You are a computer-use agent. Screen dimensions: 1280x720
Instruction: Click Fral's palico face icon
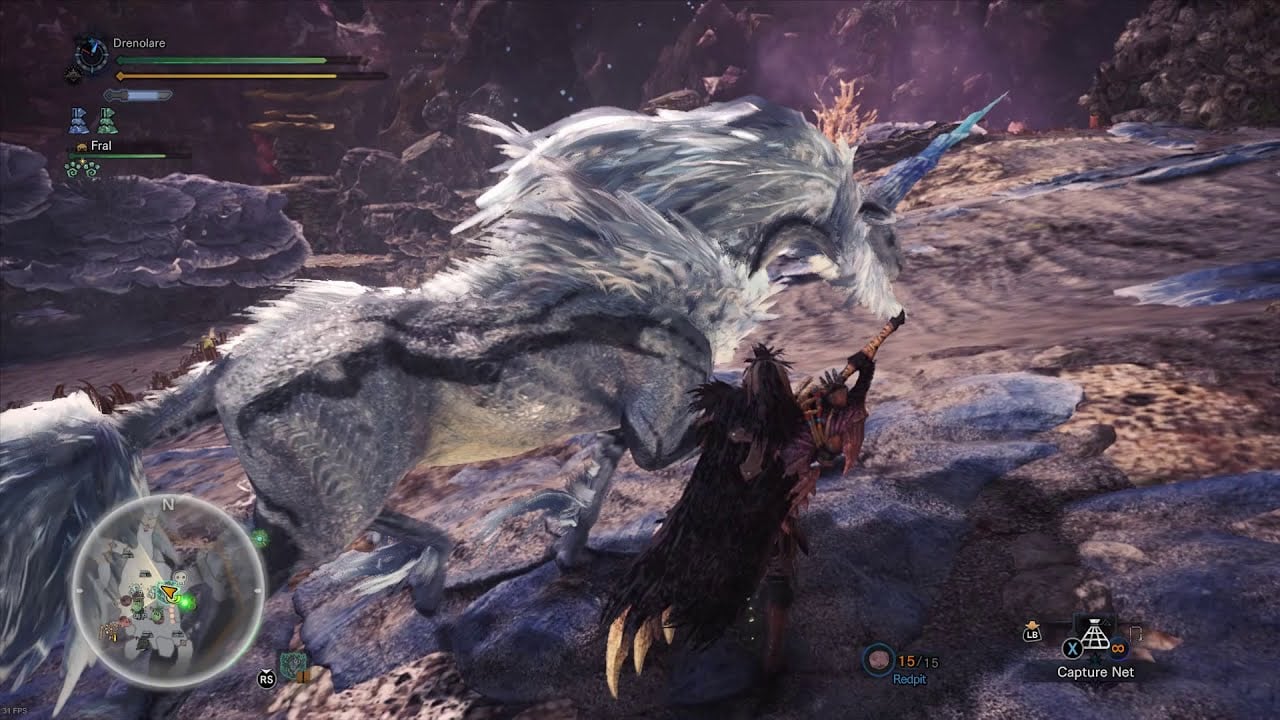click(82, 146)
